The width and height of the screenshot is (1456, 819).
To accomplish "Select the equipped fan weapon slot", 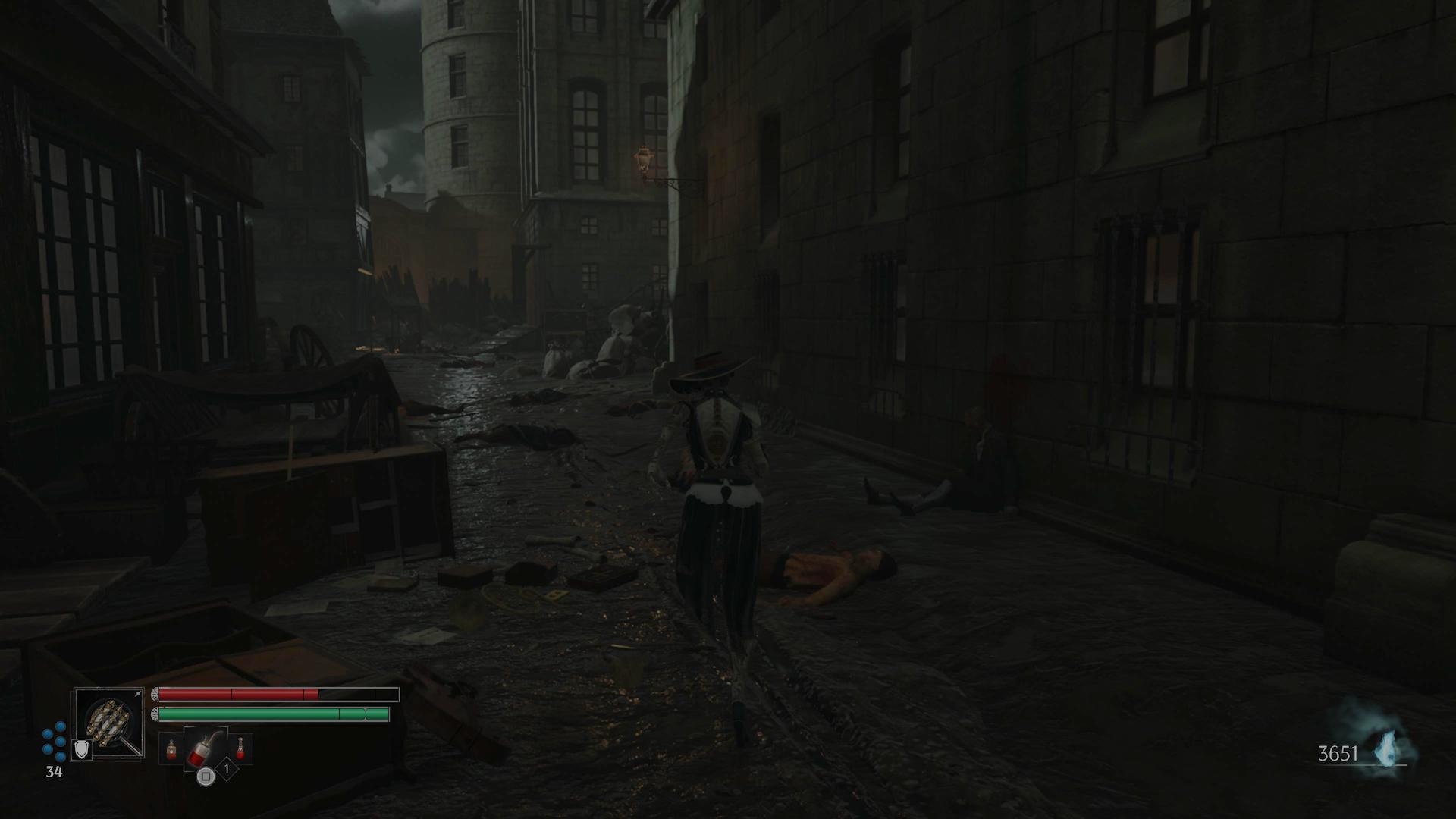I will click(x=110, y=721).
